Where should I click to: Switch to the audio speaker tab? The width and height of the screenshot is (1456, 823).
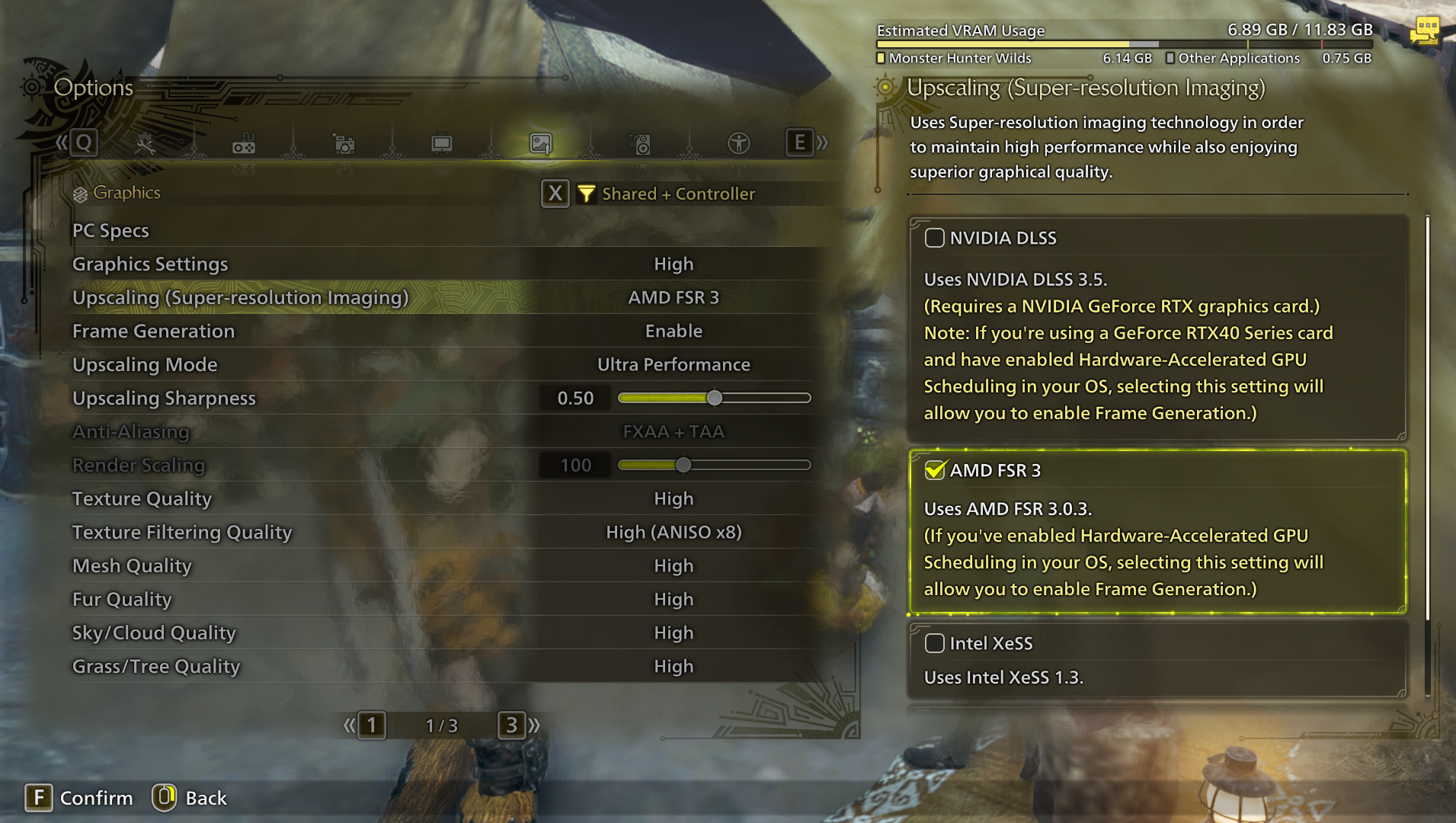click(640, 143)
